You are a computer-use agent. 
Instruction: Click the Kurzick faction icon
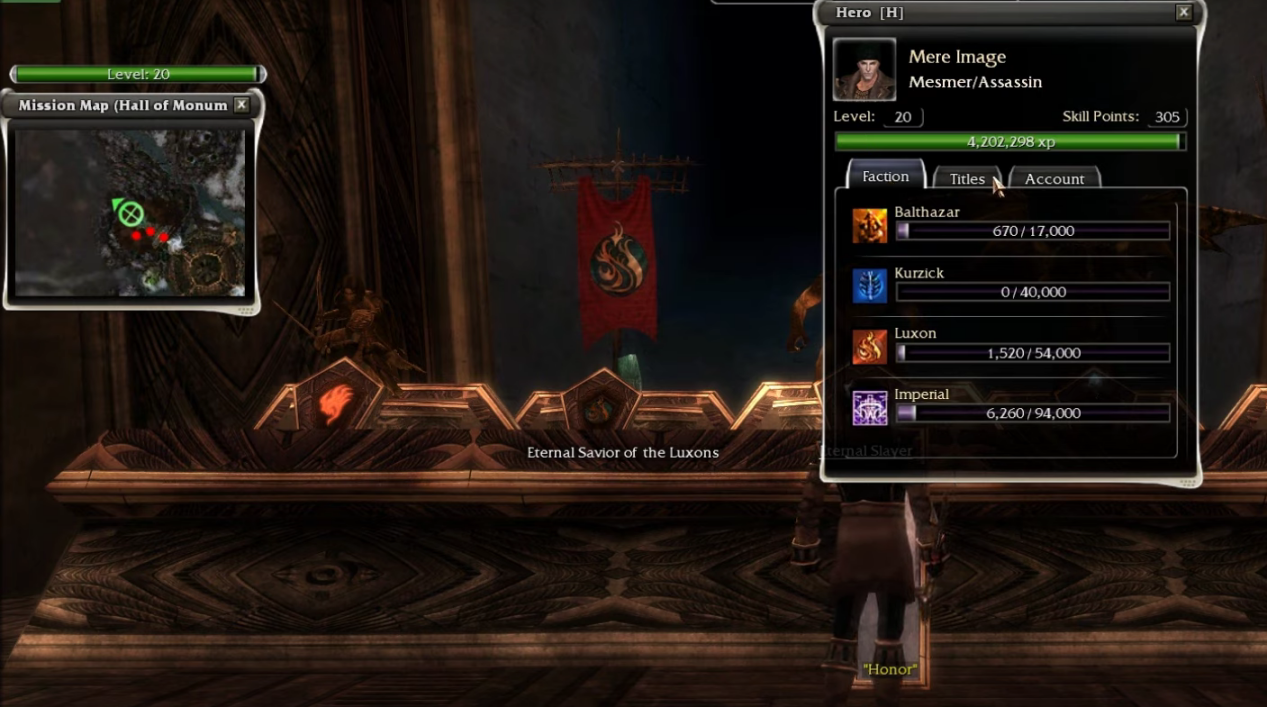[869, 286]
